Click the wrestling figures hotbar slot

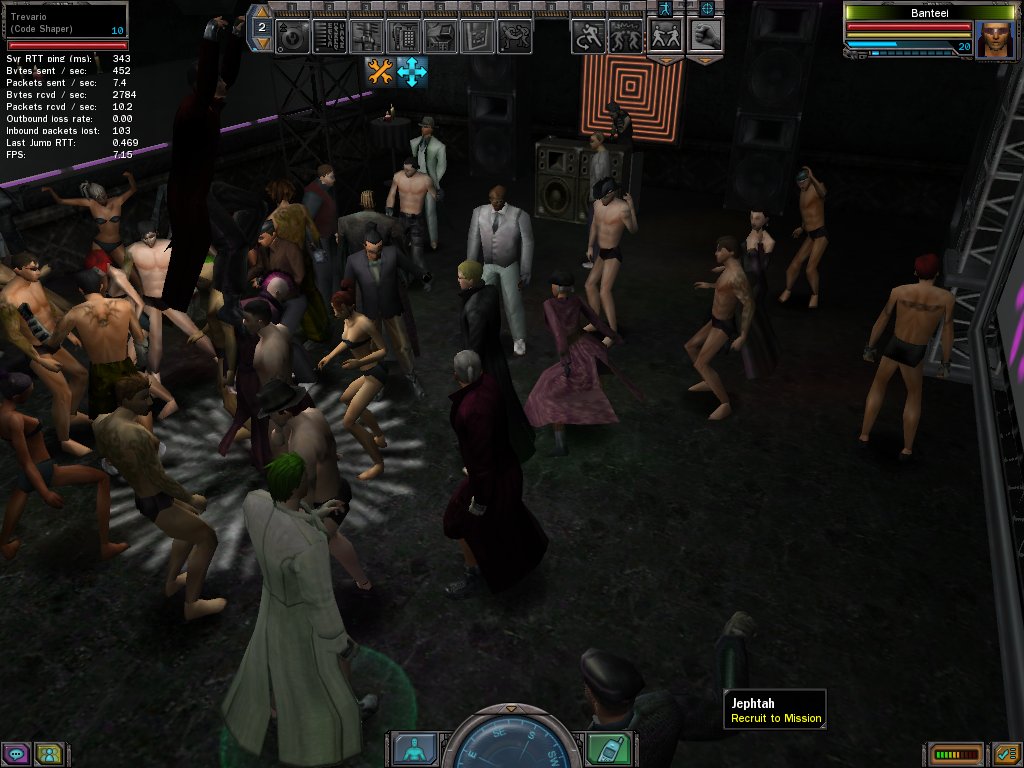click(514, 36)
